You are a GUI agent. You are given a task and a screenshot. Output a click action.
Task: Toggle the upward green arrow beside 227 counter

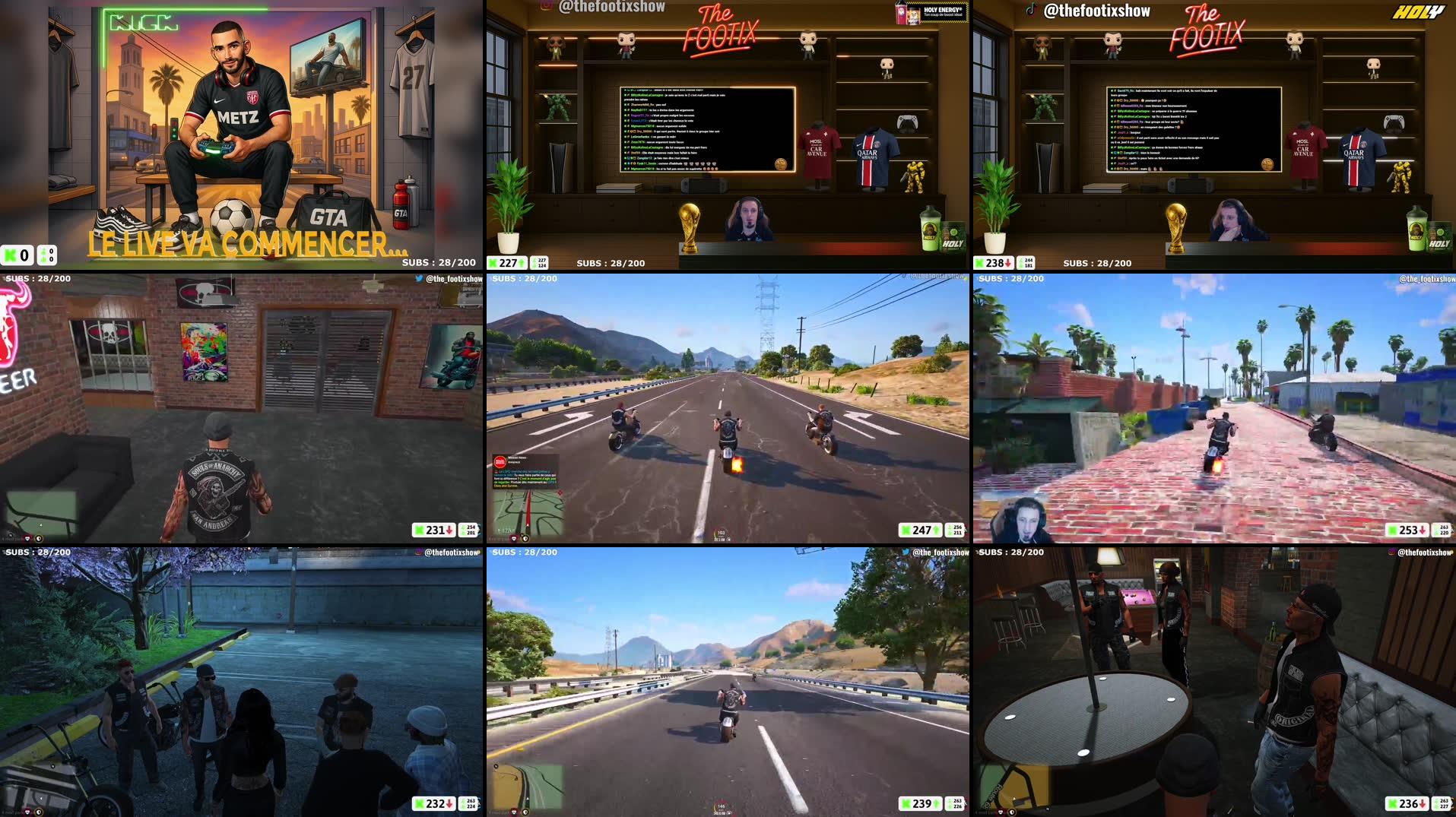point(520,263)
